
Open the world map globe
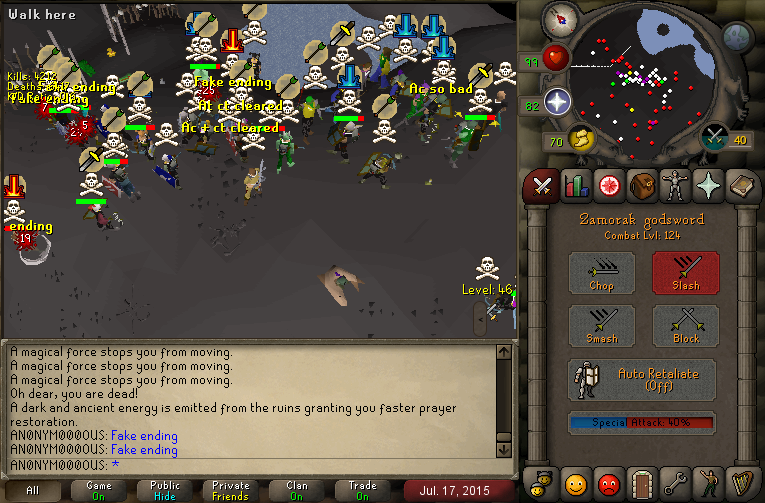(738, 38)
